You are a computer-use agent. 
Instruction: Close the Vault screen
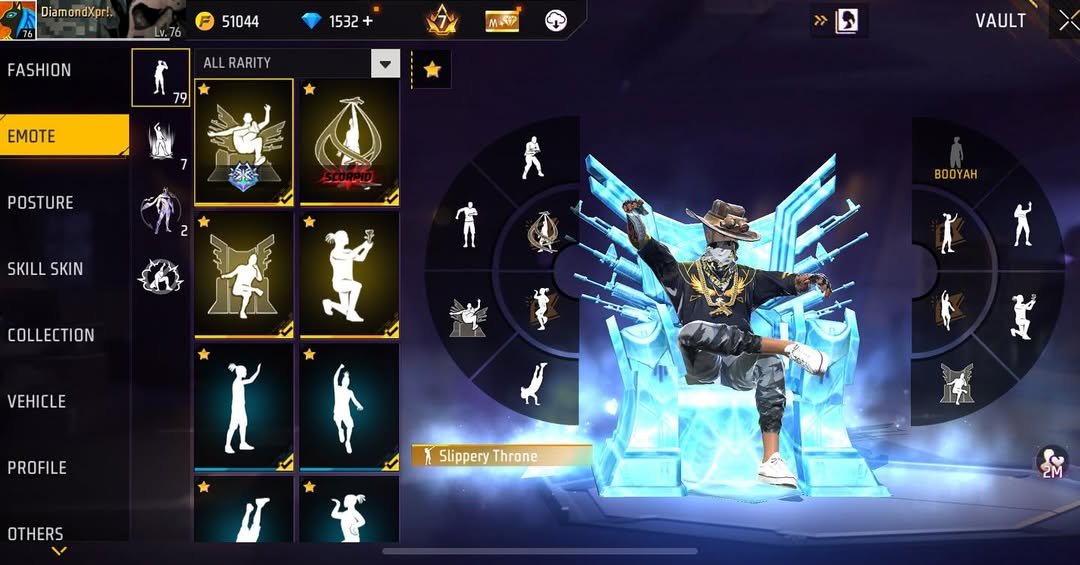(1067, 21)
